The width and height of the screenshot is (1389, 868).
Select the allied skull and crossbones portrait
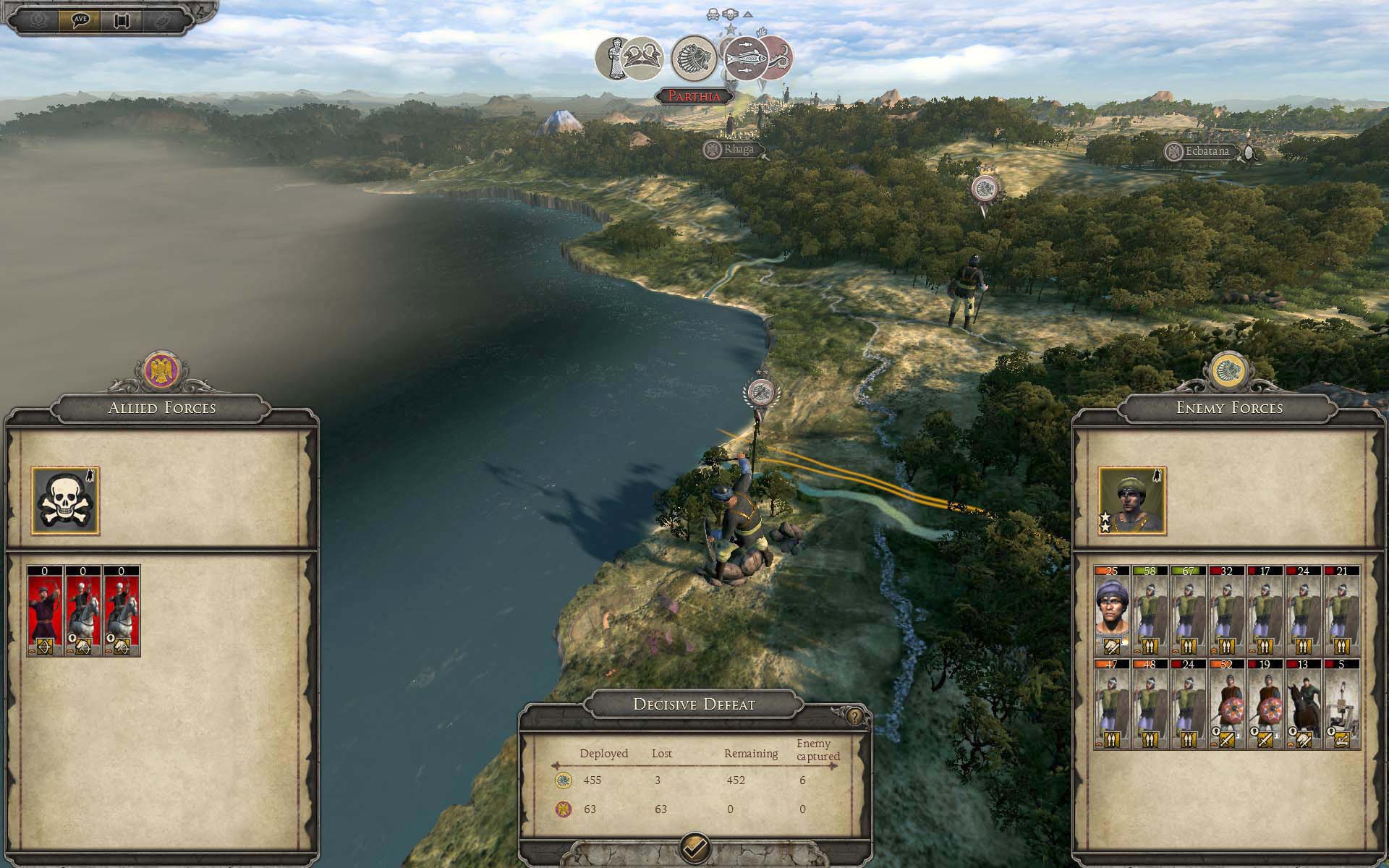pyautogui.click(x=65, y=501)
